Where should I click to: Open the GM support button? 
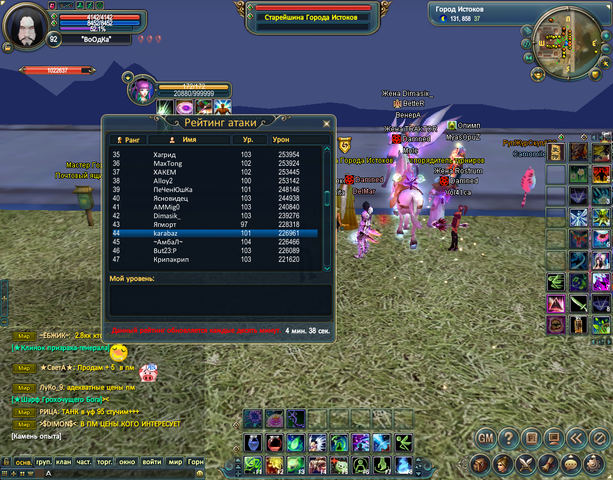click(x=485, y=438)
